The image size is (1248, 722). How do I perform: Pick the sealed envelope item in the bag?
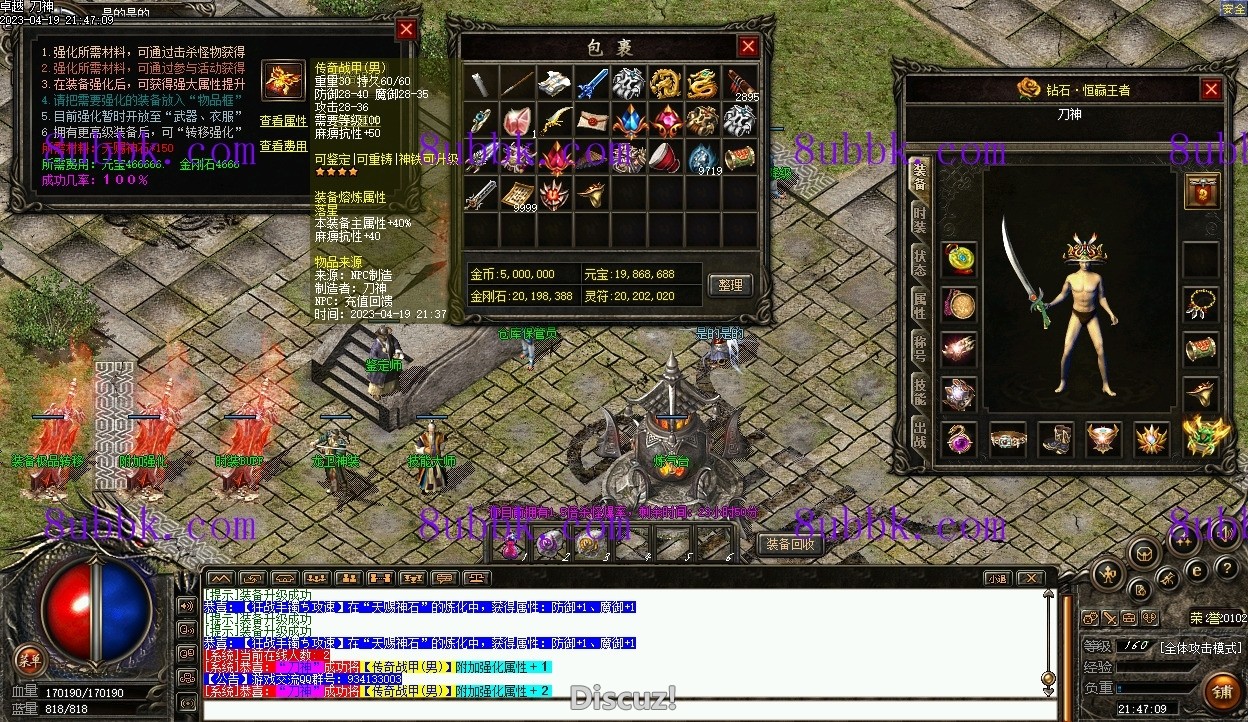point(593,120)
